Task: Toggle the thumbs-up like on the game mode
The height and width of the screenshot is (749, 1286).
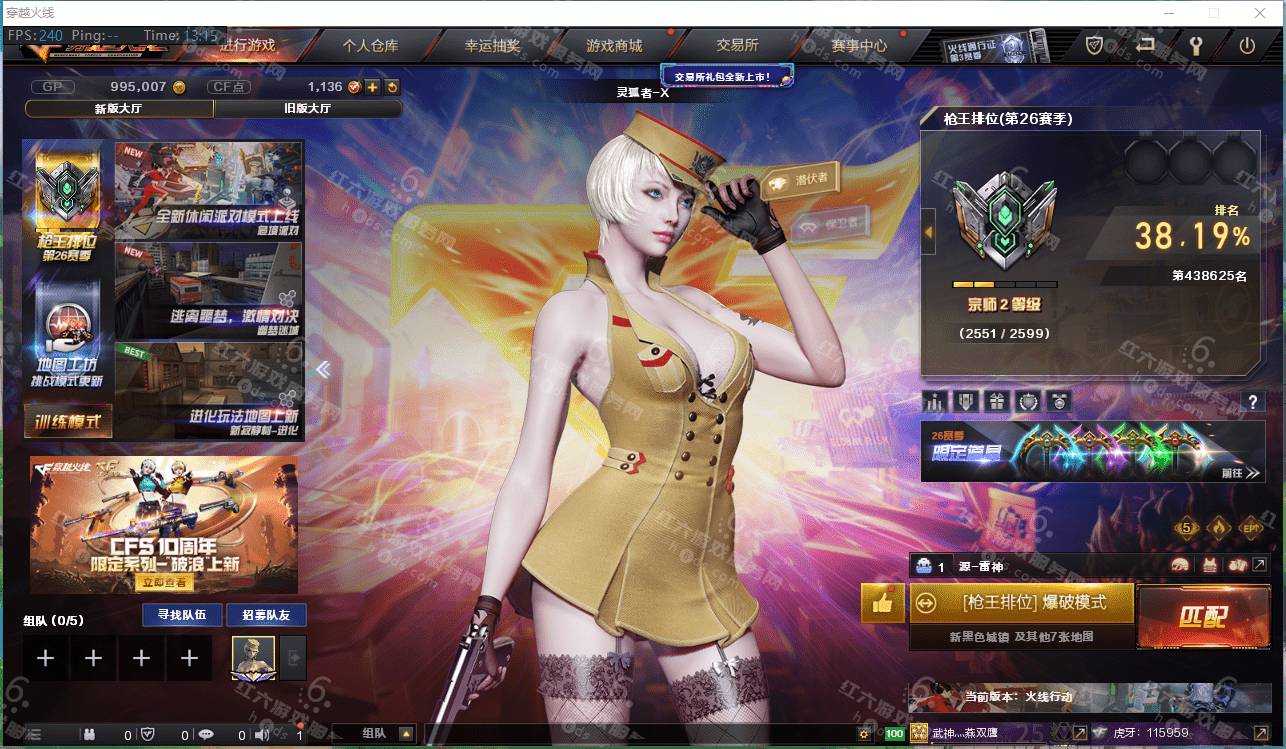Action: (x=882, y=603)
